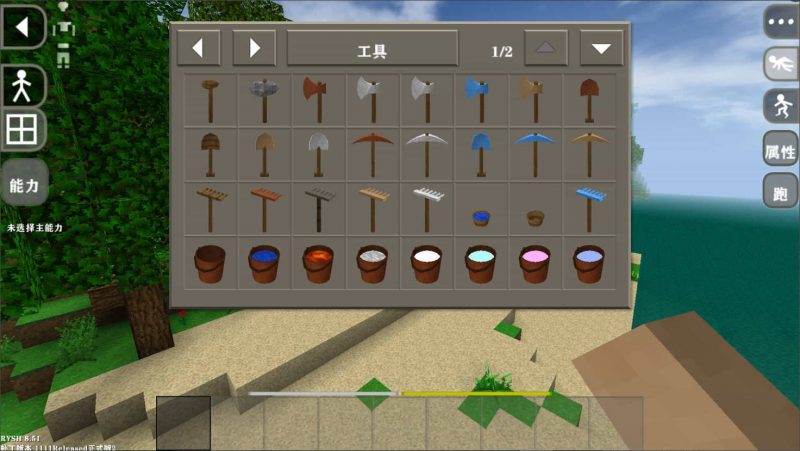
Task: Select the stone-headed hammer
Action: 265,99
